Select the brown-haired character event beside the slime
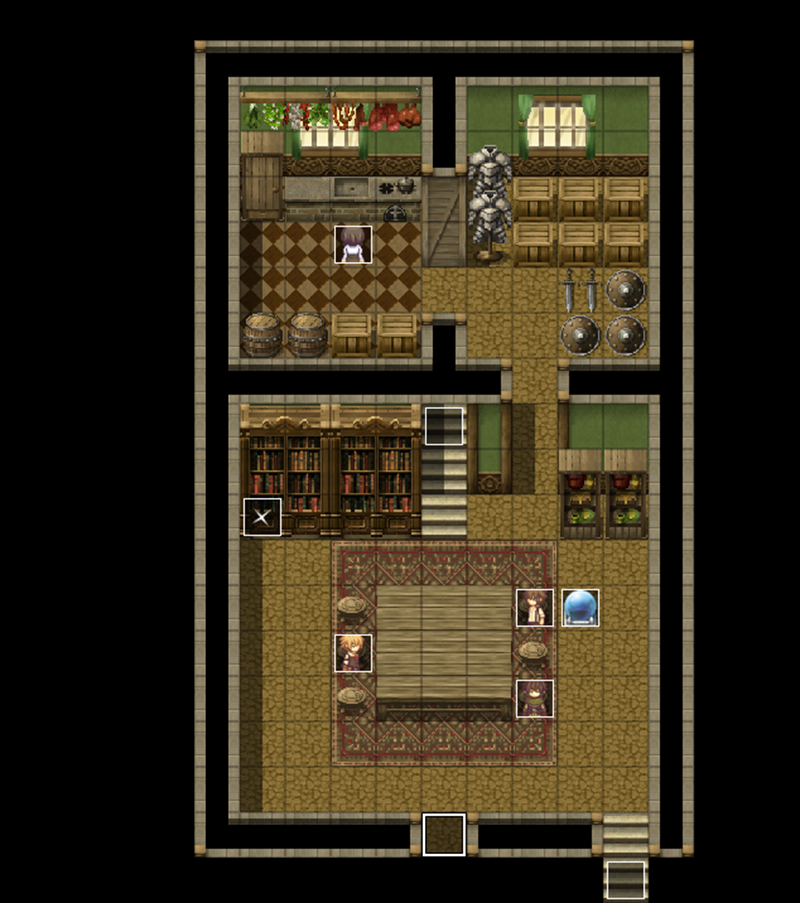This screenshot has height=903, width=800. click(534, 608)
